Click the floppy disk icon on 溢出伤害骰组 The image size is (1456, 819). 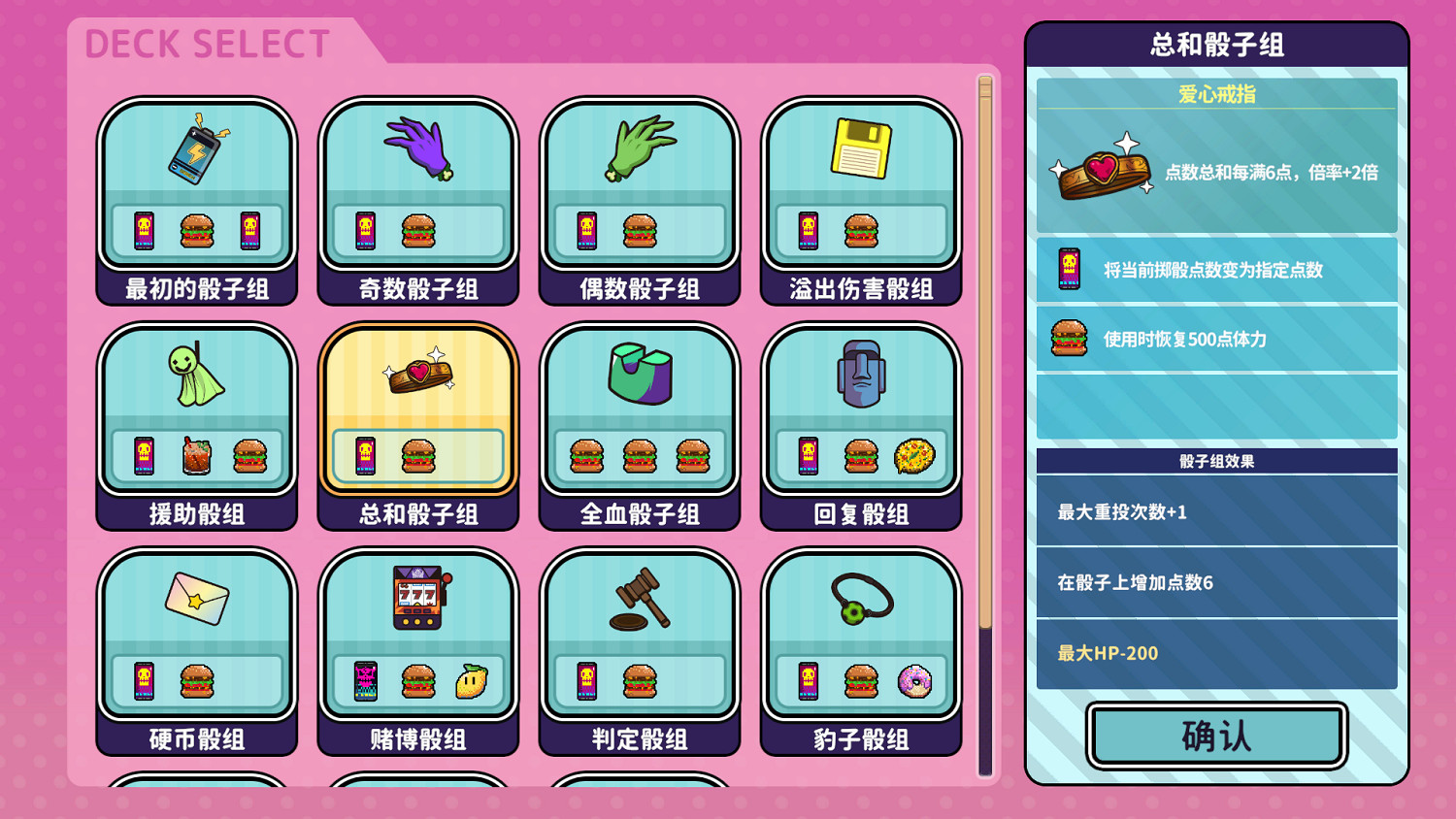[x=860, y=150]
